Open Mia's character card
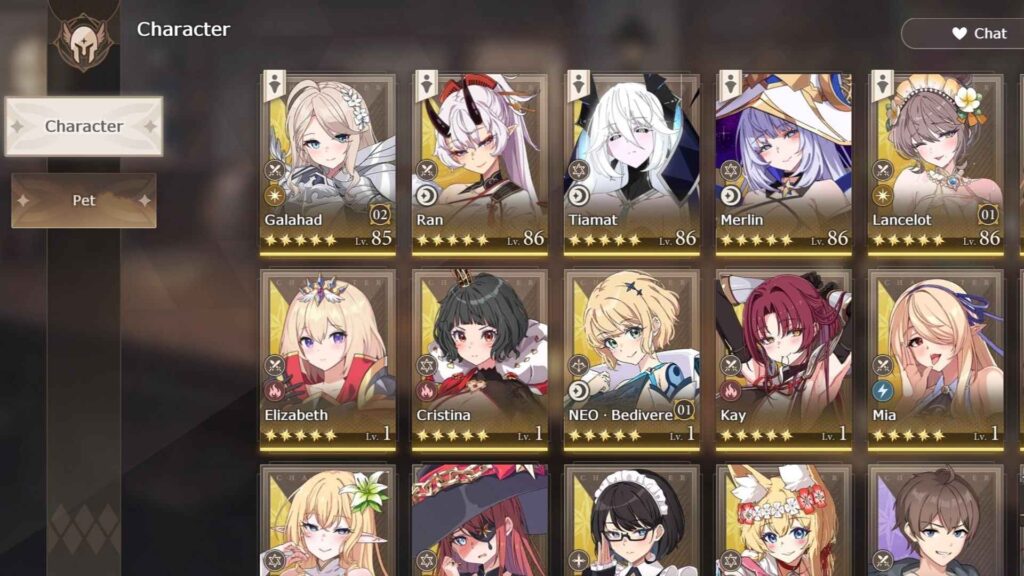This screenshot has height=576, width=1024. (x=936, y=355)
